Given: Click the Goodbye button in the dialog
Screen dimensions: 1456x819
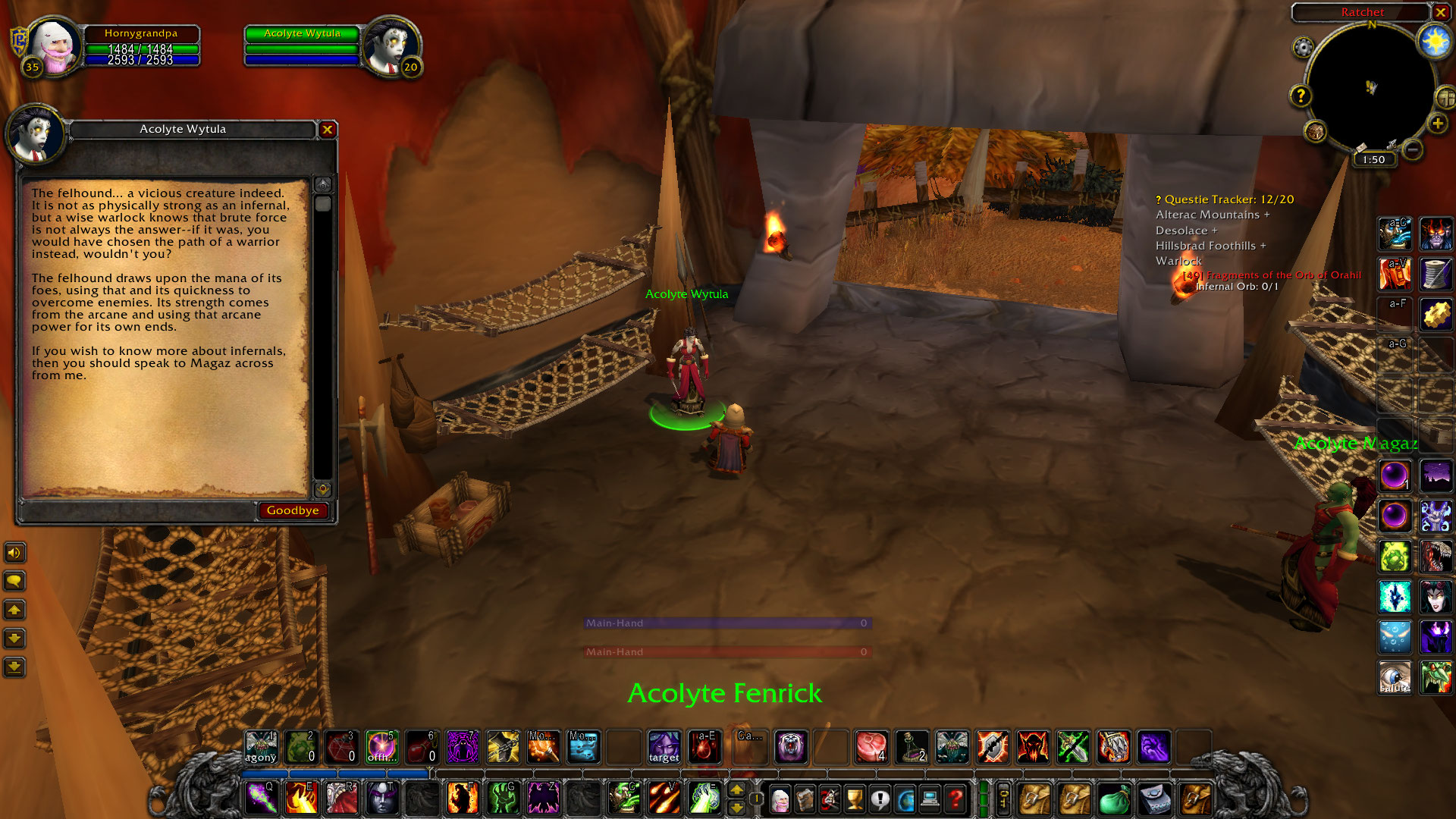Looking at the screenshot, I should point(293,510).
